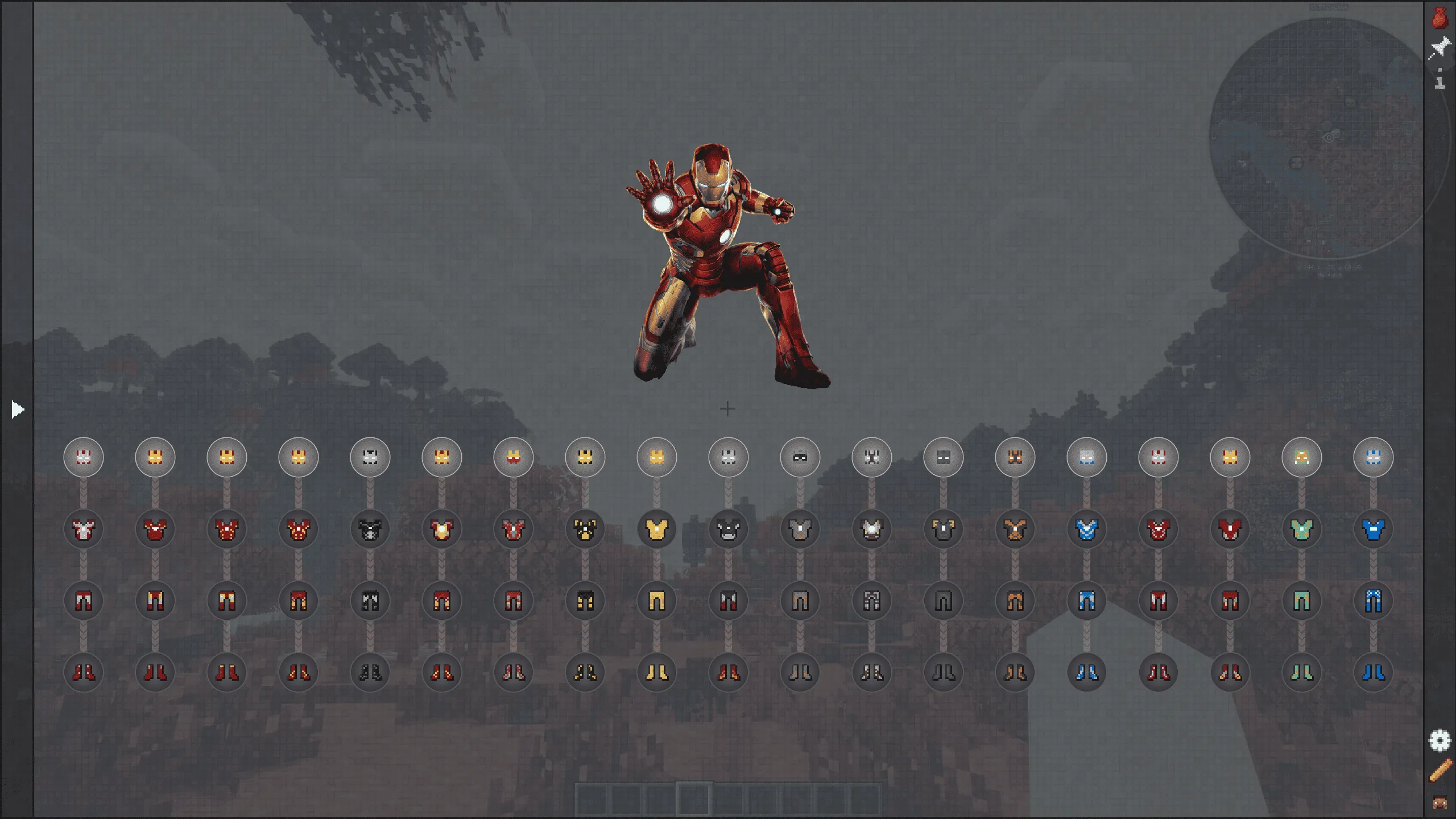Select the blue chestplate on the far right column
1456x819 pixels.
point(1374,530)
